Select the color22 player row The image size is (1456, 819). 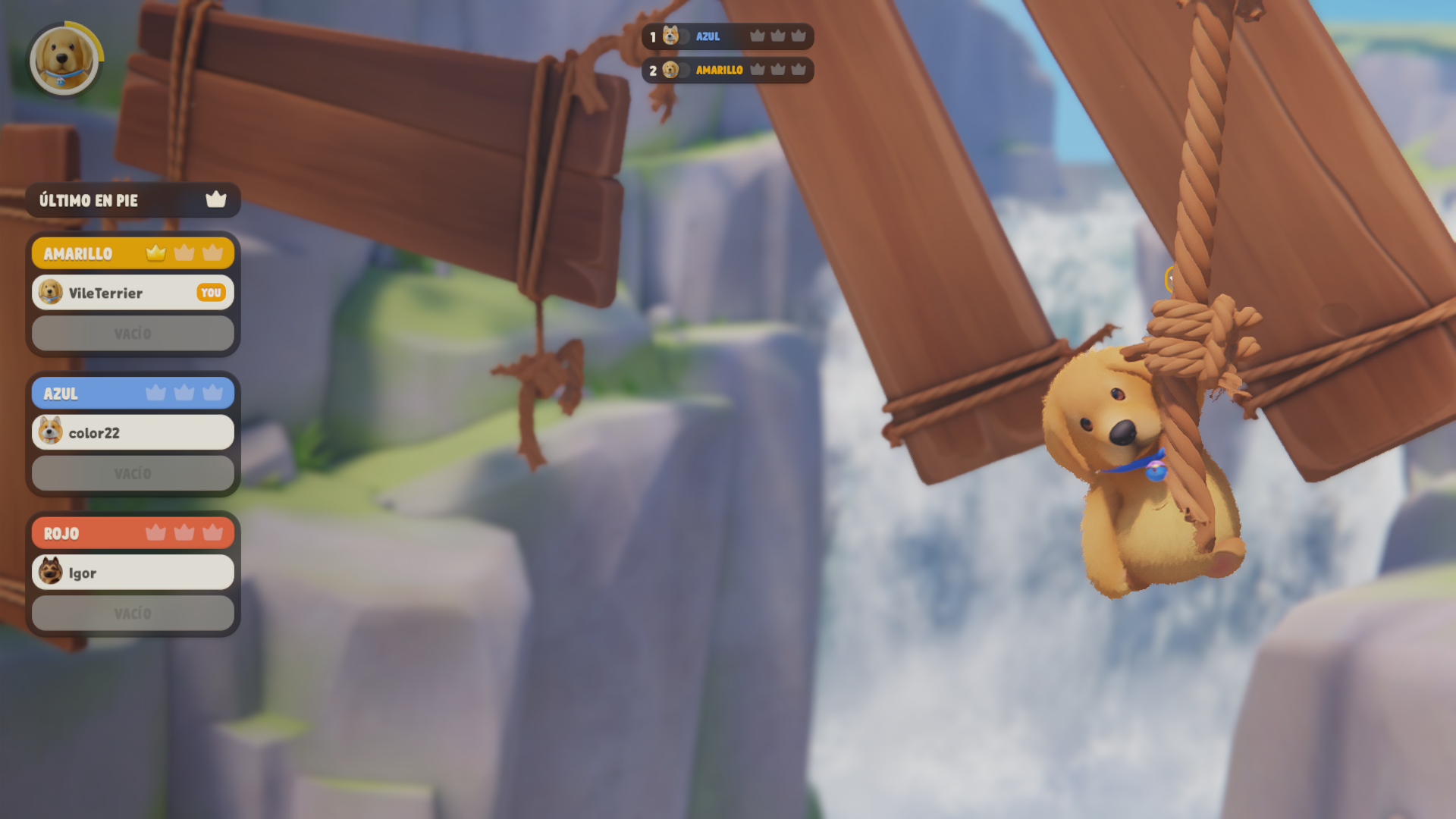(133, 433)
